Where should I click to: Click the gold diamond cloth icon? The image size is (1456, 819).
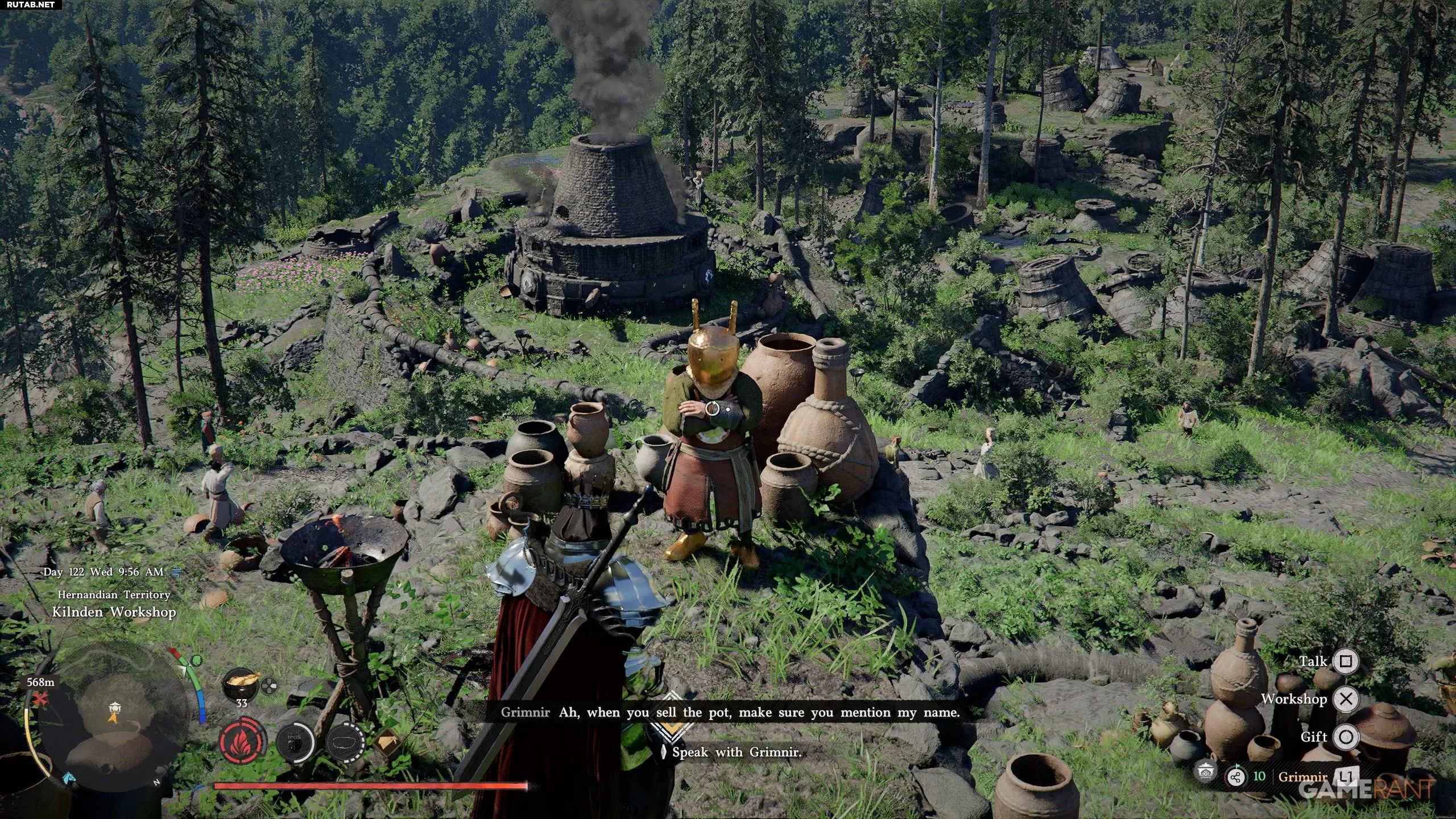tap(387, 743)
